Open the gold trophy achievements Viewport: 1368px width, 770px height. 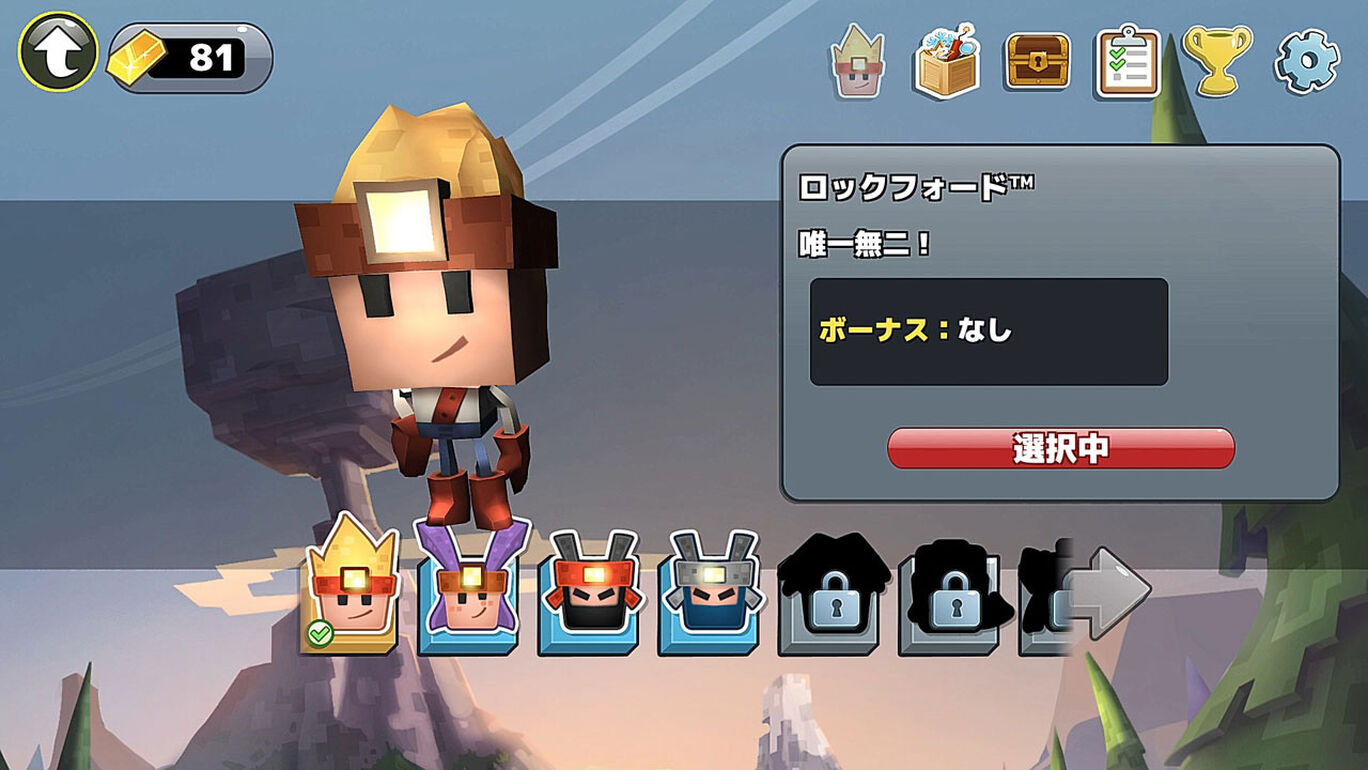1216,61
